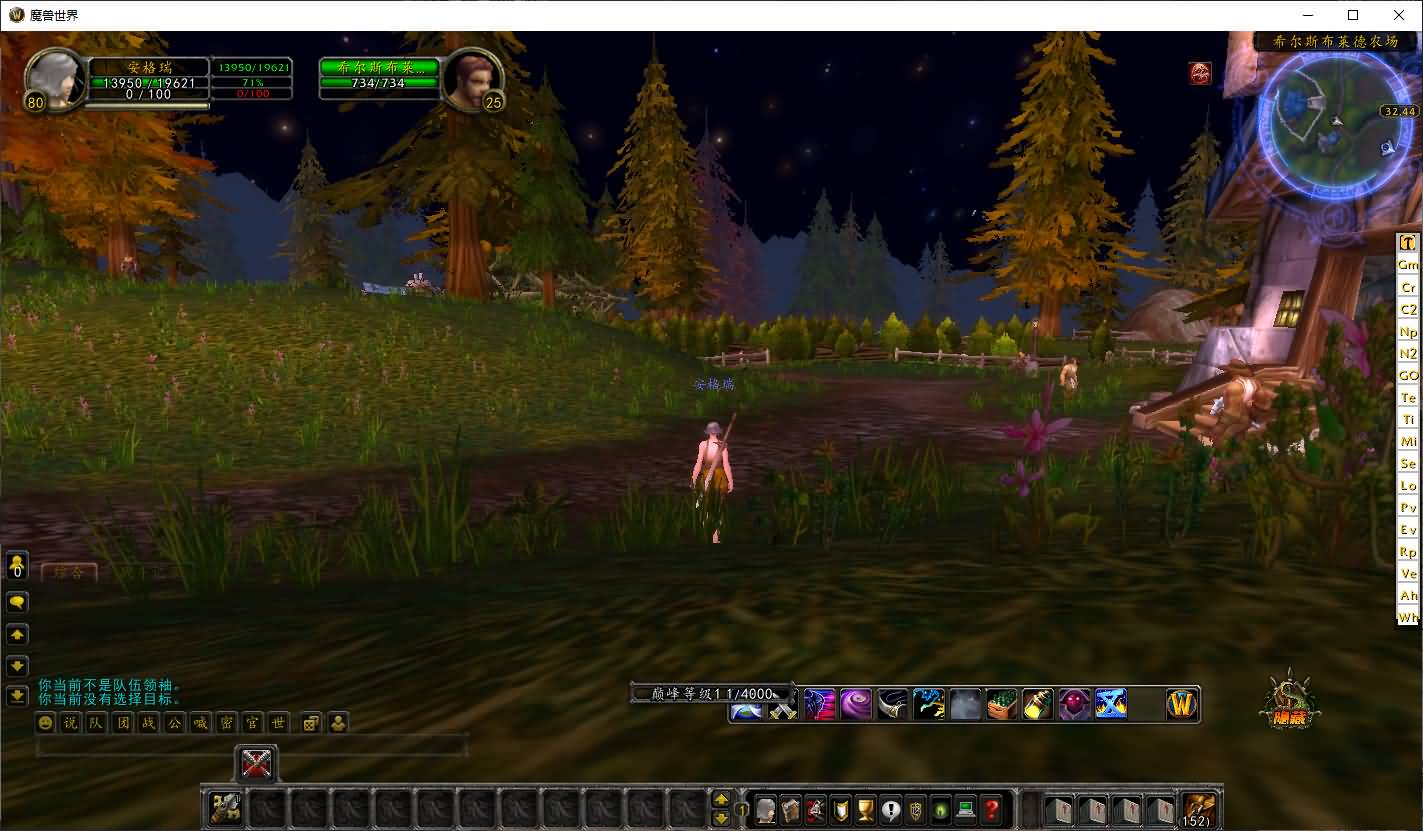The width and height of the screenshot is (1423, 831).
Task: Click the gold W WoW logo button
Action: pyautogui.click(x=1182, y=704)
